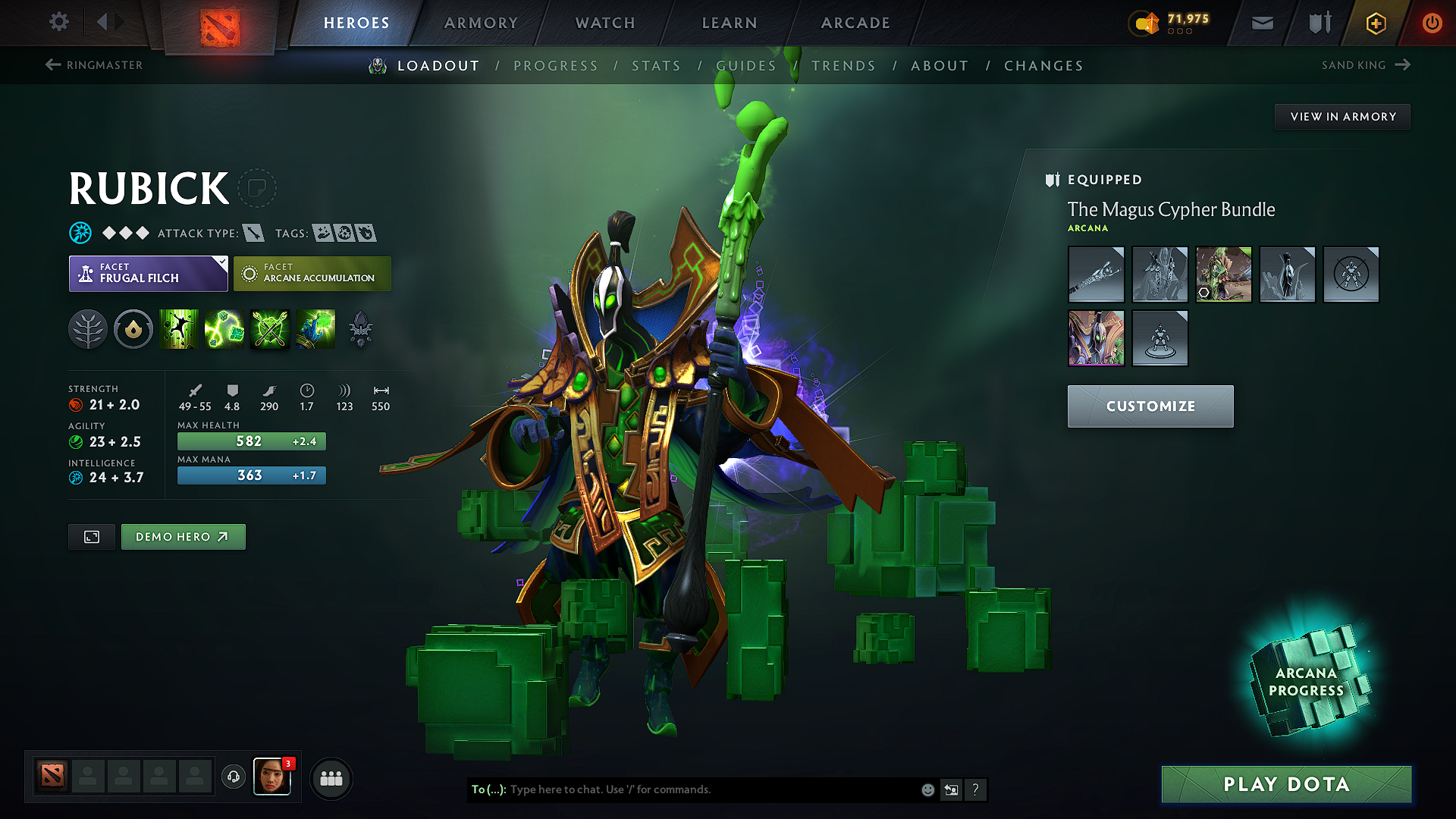Screen dimensions: 1456x819
Task: Click the View in Armory button
Action: pyautogui.click(x=1341, y=116)
